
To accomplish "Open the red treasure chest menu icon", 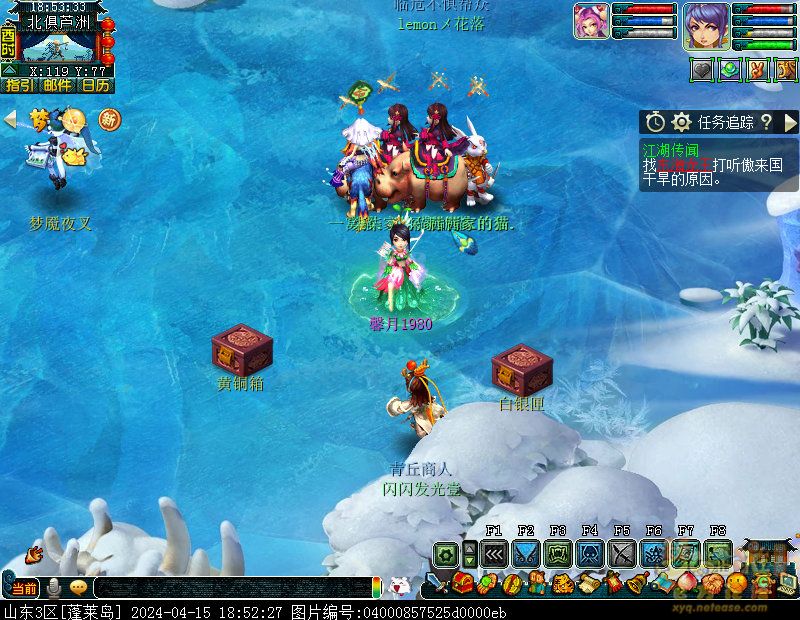I will [x=461, y=584].
